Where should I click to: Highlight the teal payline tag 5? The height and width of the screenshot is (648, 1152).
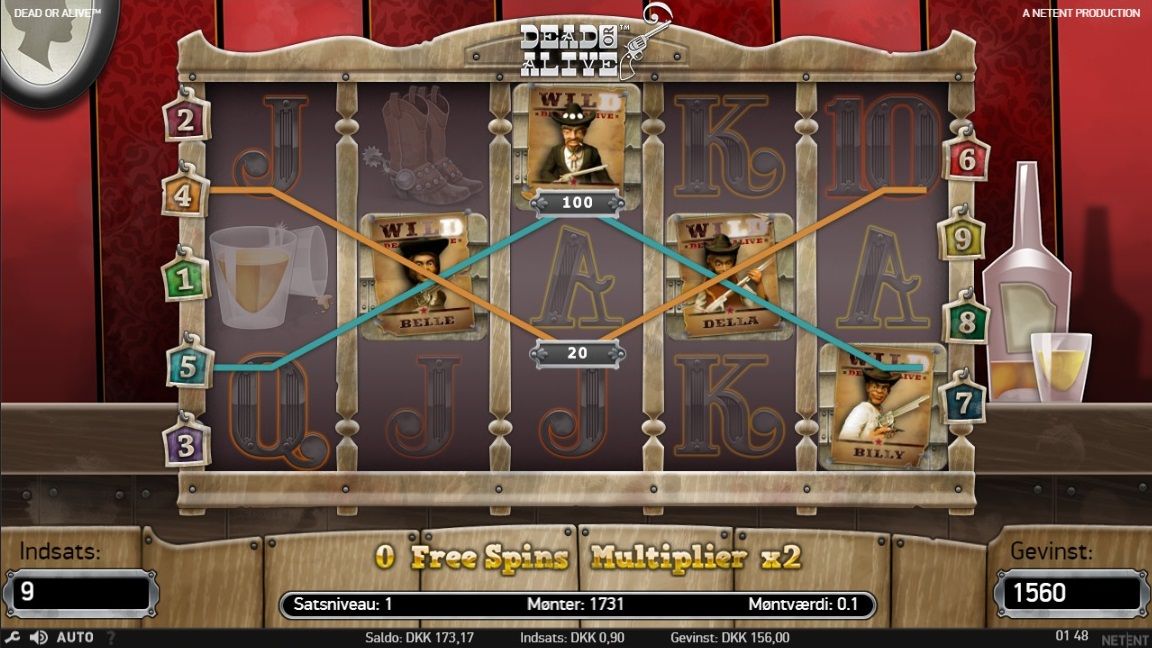(x=189, y=366)
